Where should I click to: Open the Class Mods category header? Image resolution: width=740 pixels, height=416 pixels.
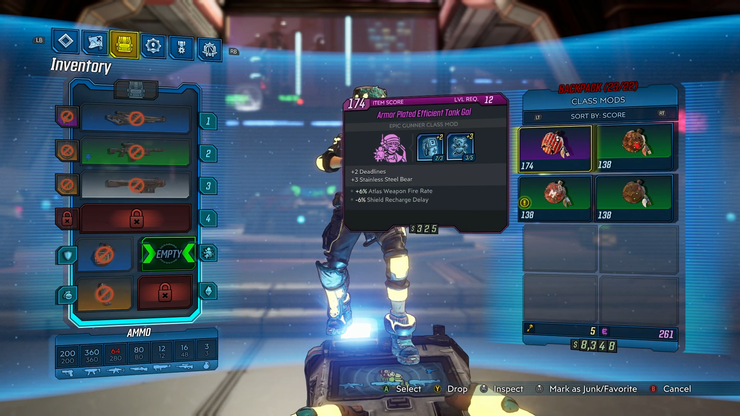pos(600,101)
